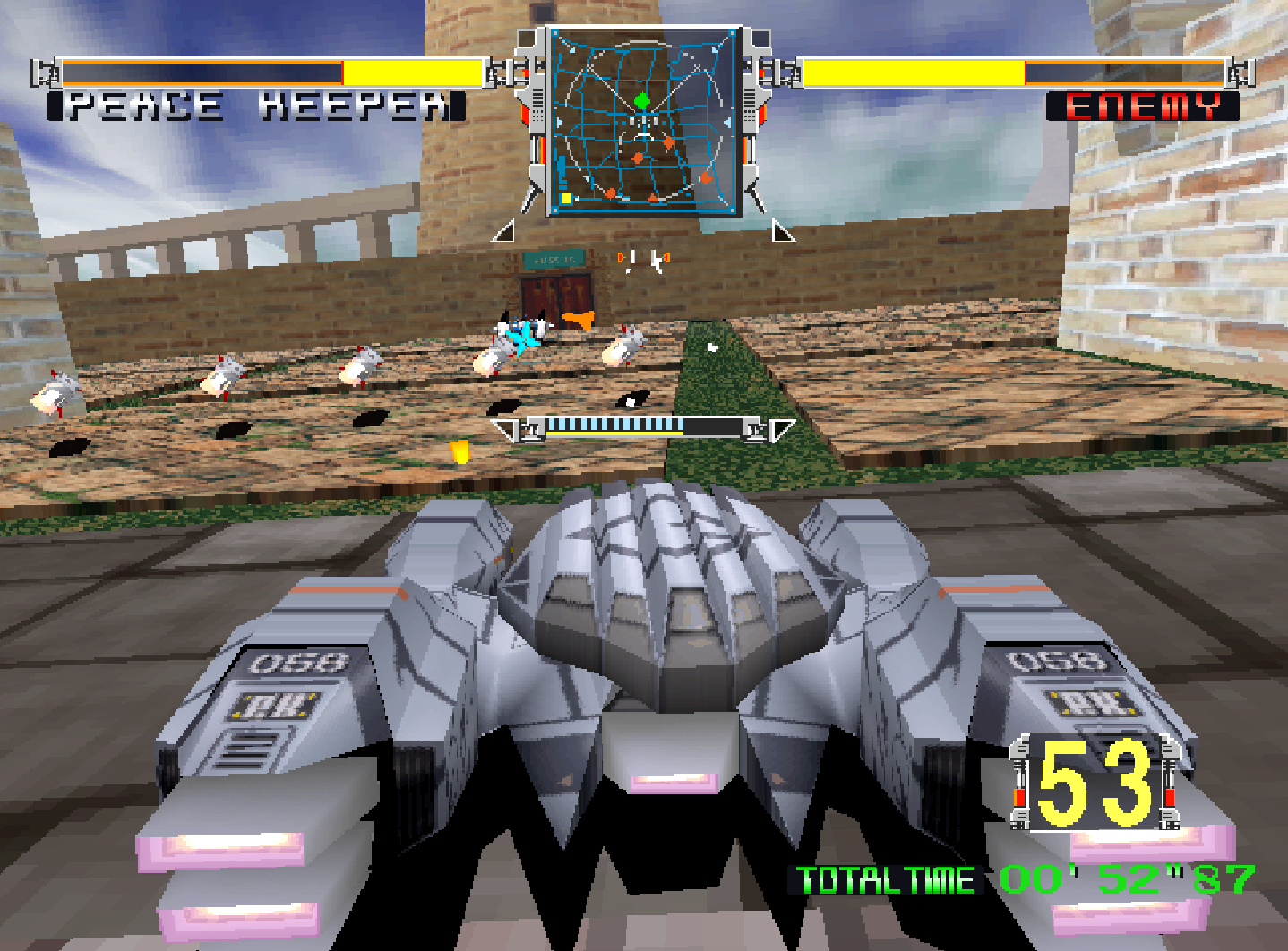Click an orange enemy blip on the minimap
This screenshot has height=951, width=1288.
coord(668,142)
